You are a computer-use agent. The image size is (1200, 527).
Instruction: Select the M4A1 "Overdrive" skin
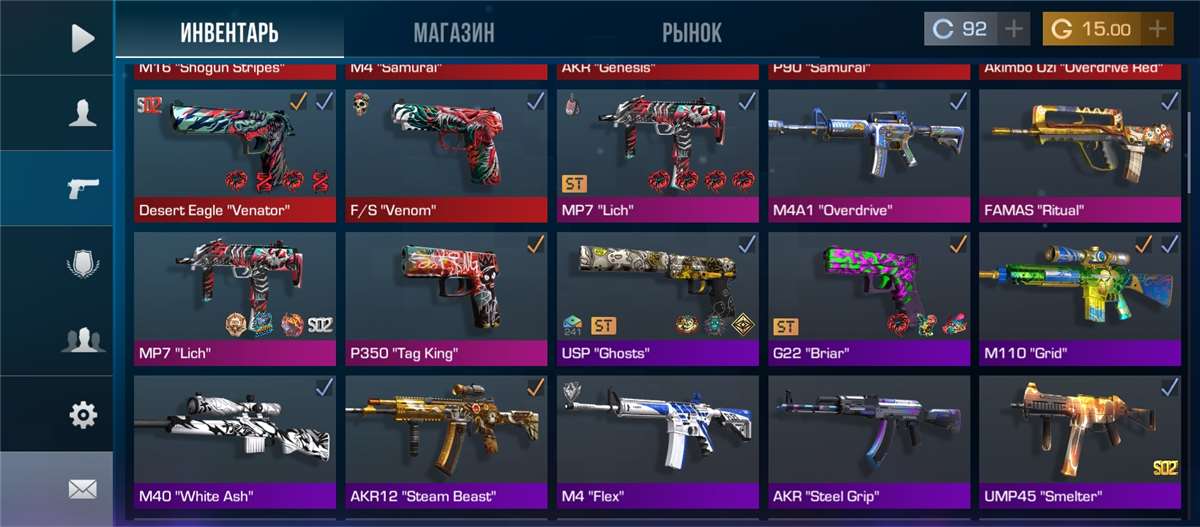tap(869, 155)
